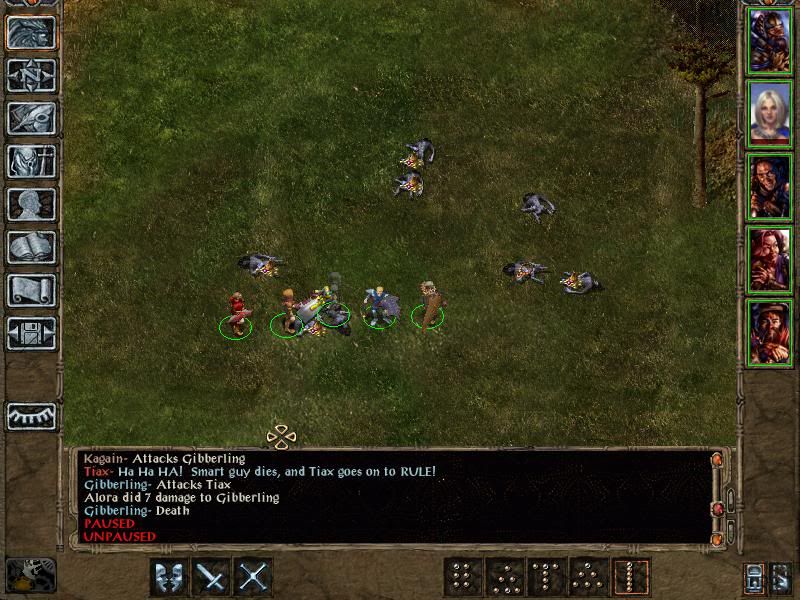Open the area map with the compass button
The width and height of the screenshot is (800, 600).
[x=31, y=75]
